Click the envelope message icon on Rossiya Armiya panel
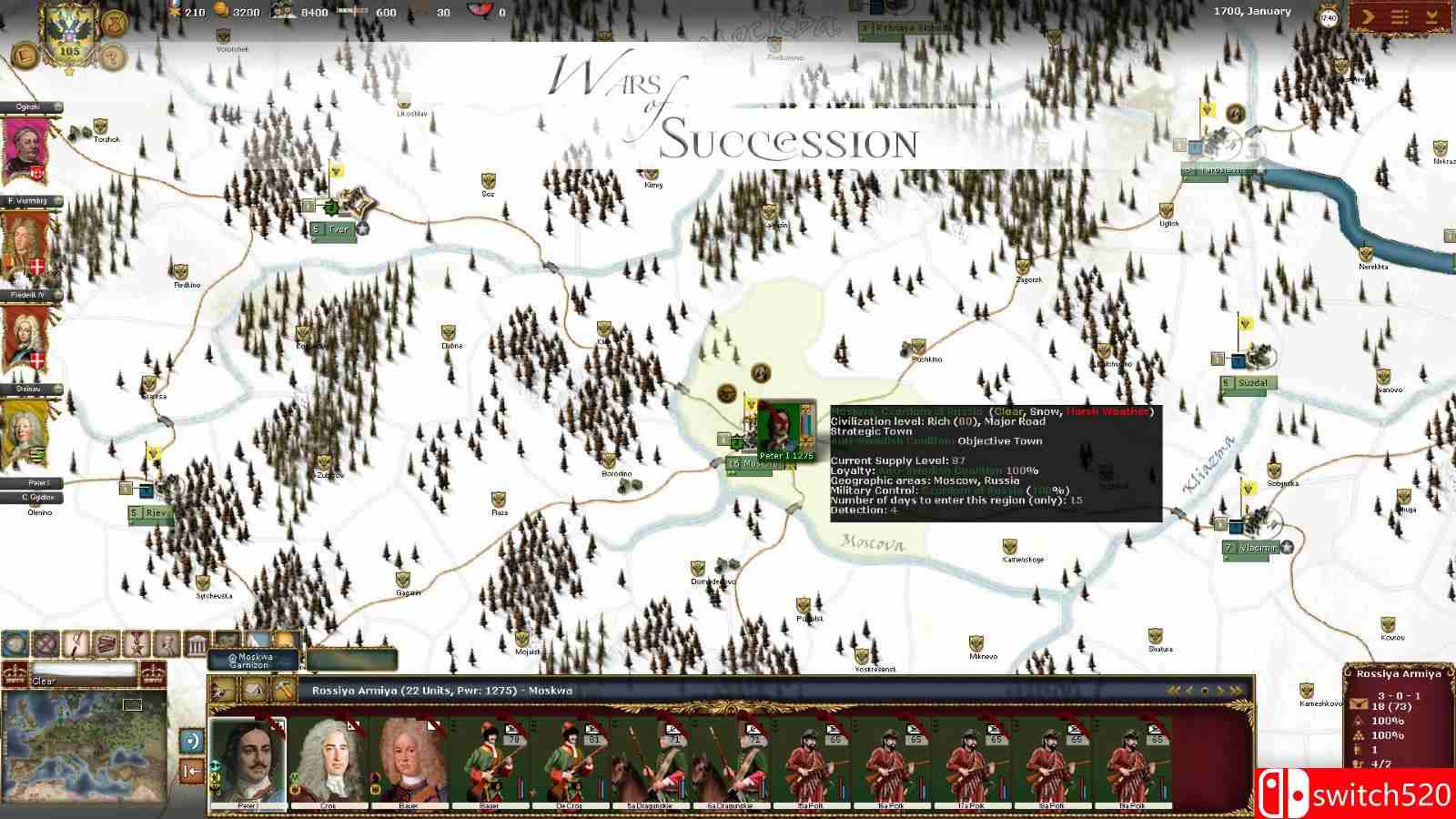 point(1357,706)
